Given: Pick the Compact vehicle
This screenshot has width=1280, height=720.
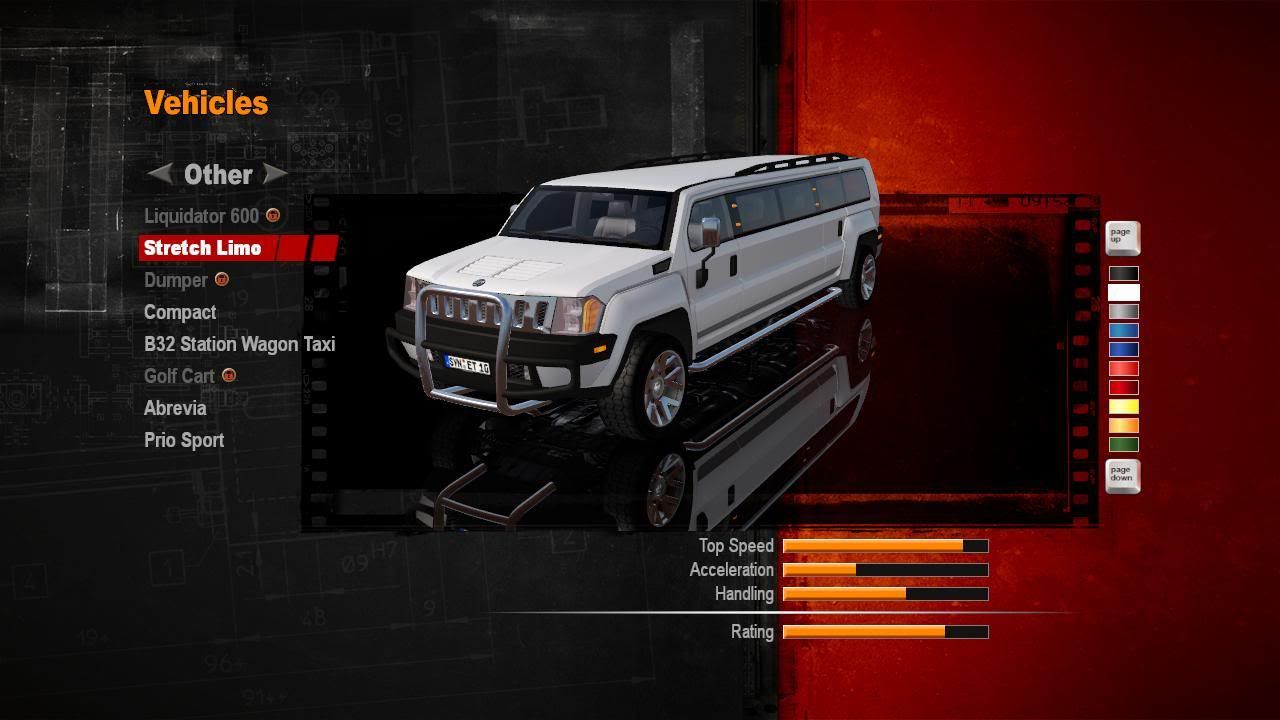Looking at the screenshot, I should 180,312.
